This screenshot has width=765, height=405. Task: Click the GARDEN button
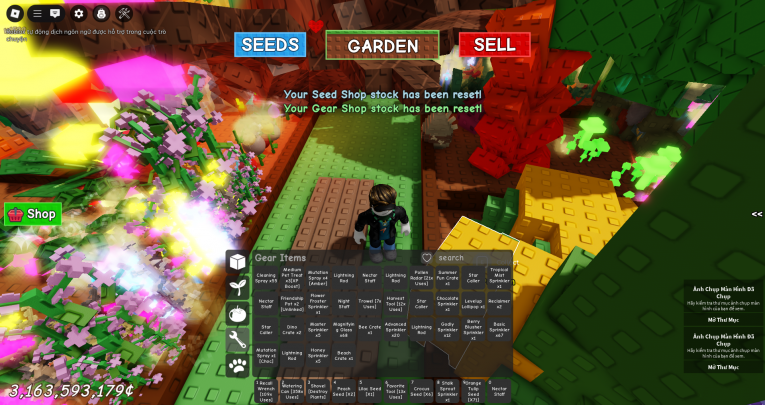(382, 45)
